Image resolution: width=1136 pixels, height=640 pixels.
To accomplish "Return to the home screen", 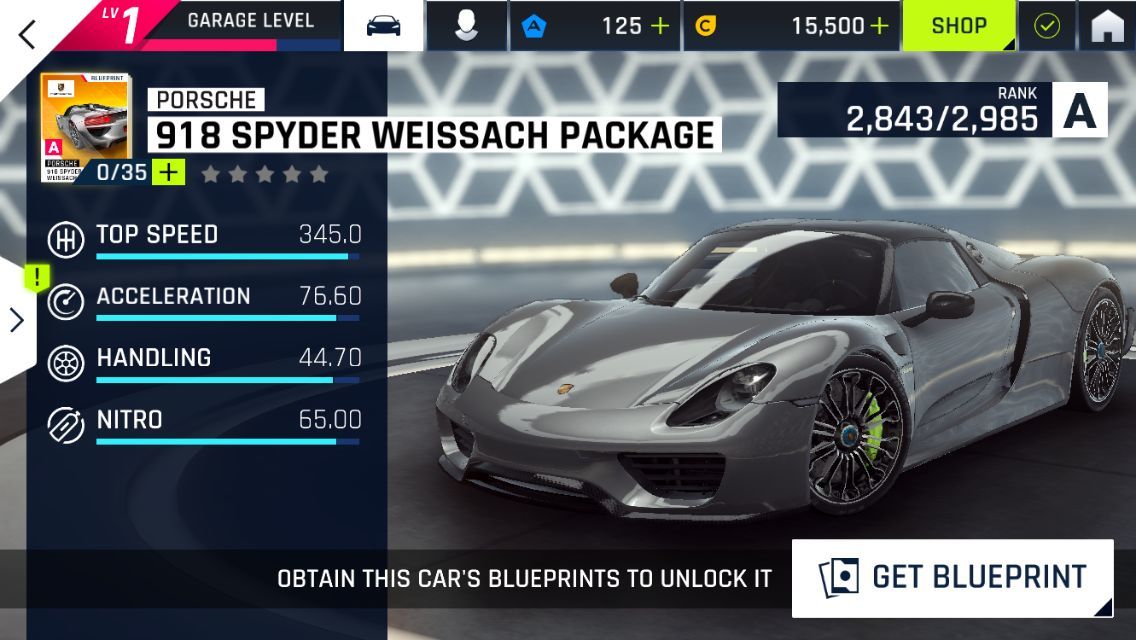I will point(1107,26).
